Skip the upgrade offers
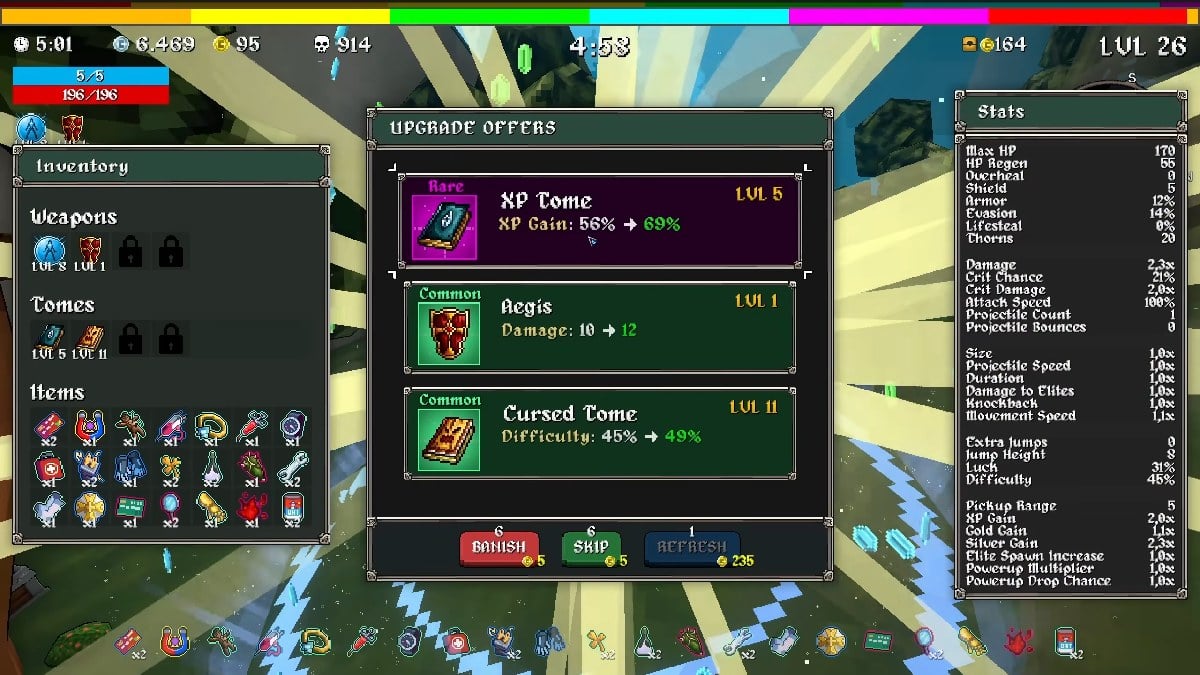This screenshot has width=1200, height=675. click(x=591, y=548)
